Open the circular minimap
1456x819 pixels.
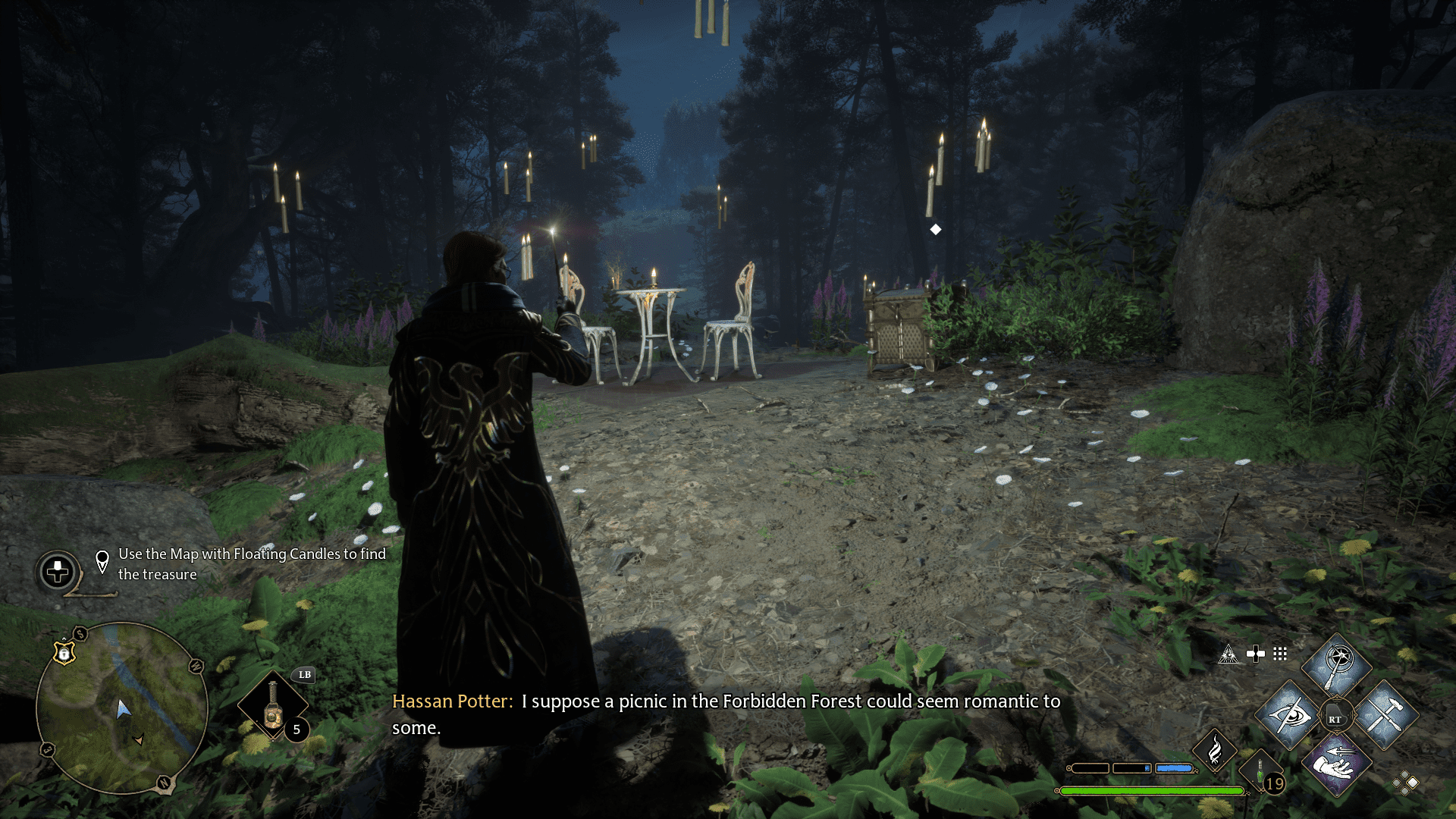121,708
